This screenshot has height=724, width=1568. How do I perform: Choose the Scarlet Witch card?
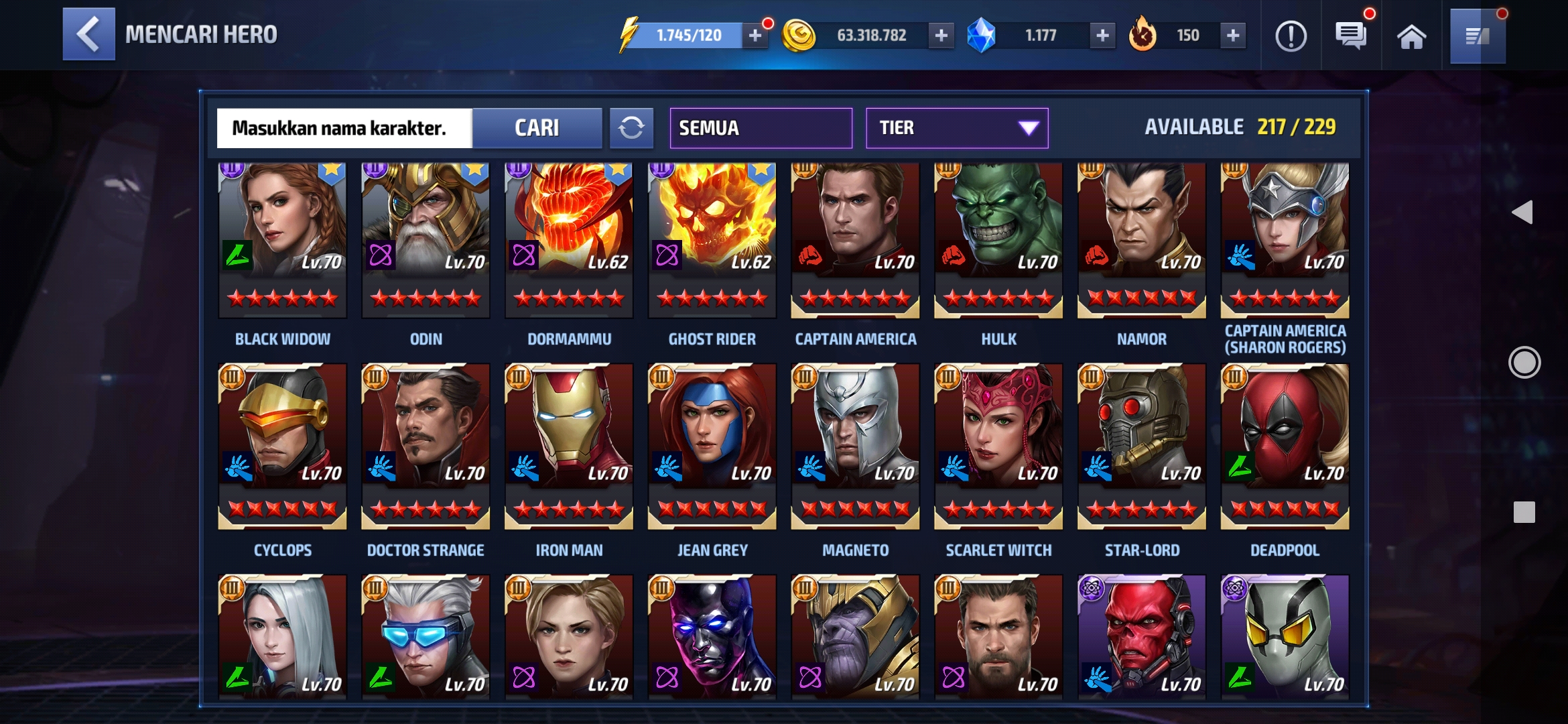click(998, 446)
